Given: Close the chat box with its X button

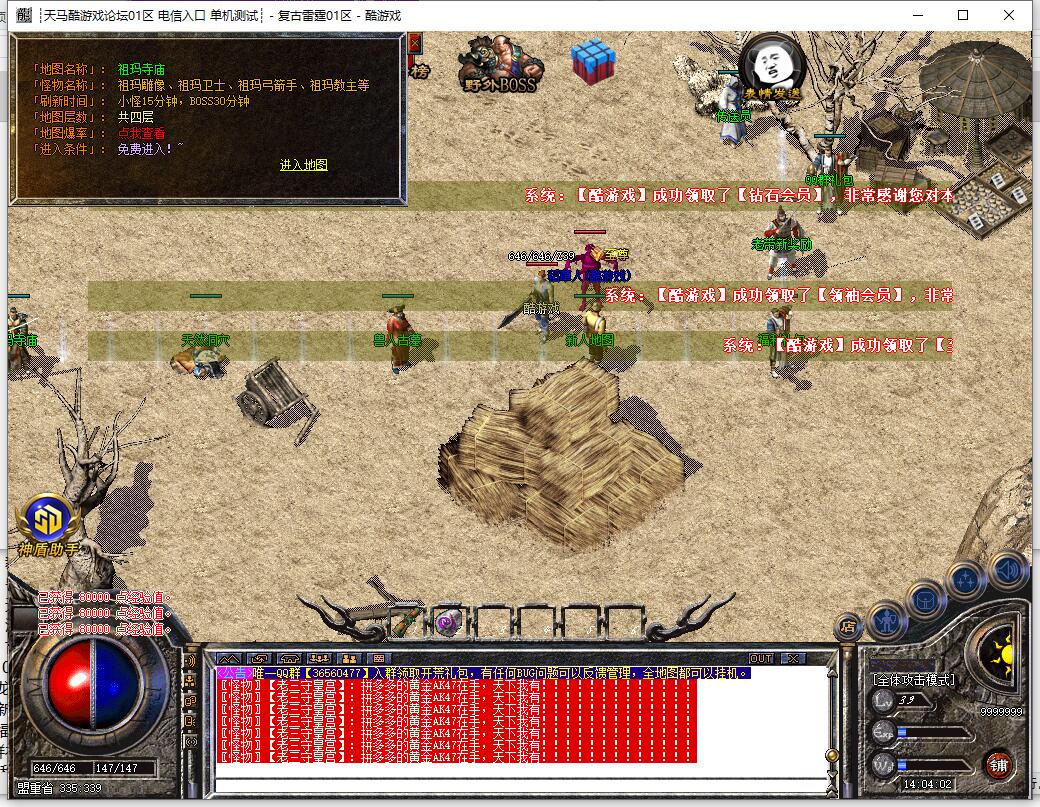Looking at the screenshot, I should [793, 658].
